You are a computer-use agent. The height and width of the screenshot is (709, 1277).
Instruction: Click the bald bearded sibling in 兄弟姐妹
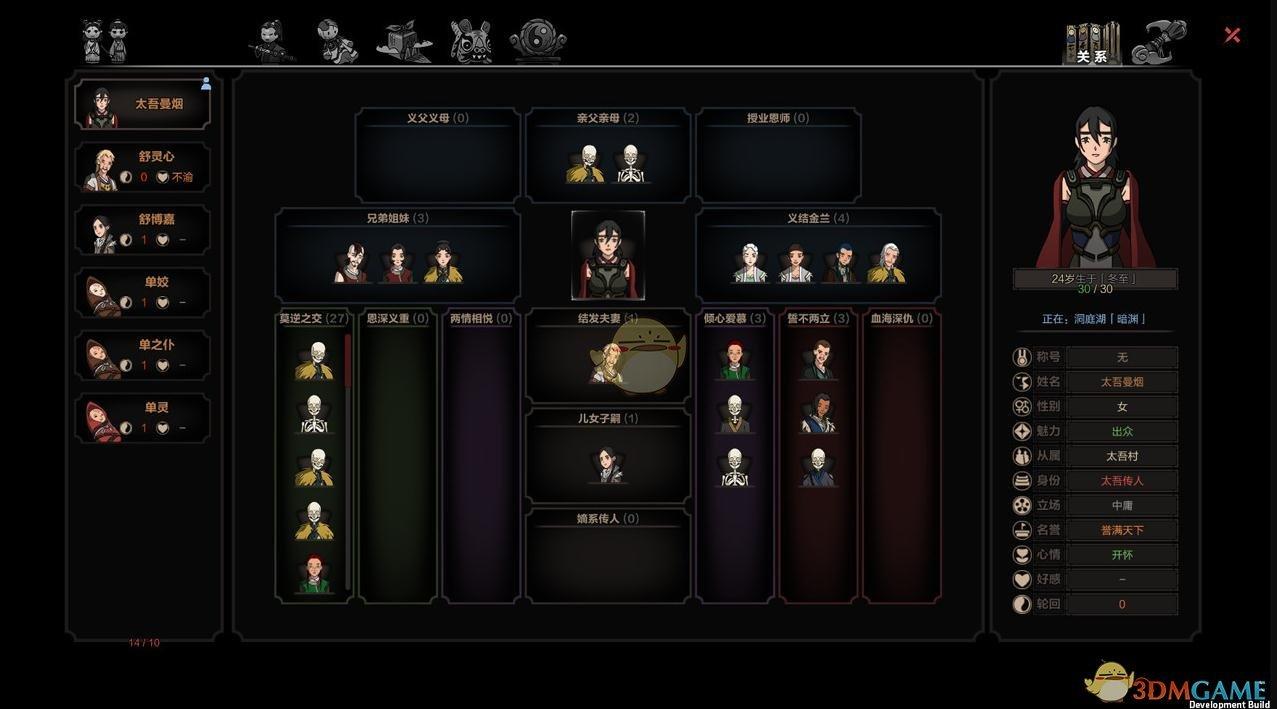click(x=352, y=263)
